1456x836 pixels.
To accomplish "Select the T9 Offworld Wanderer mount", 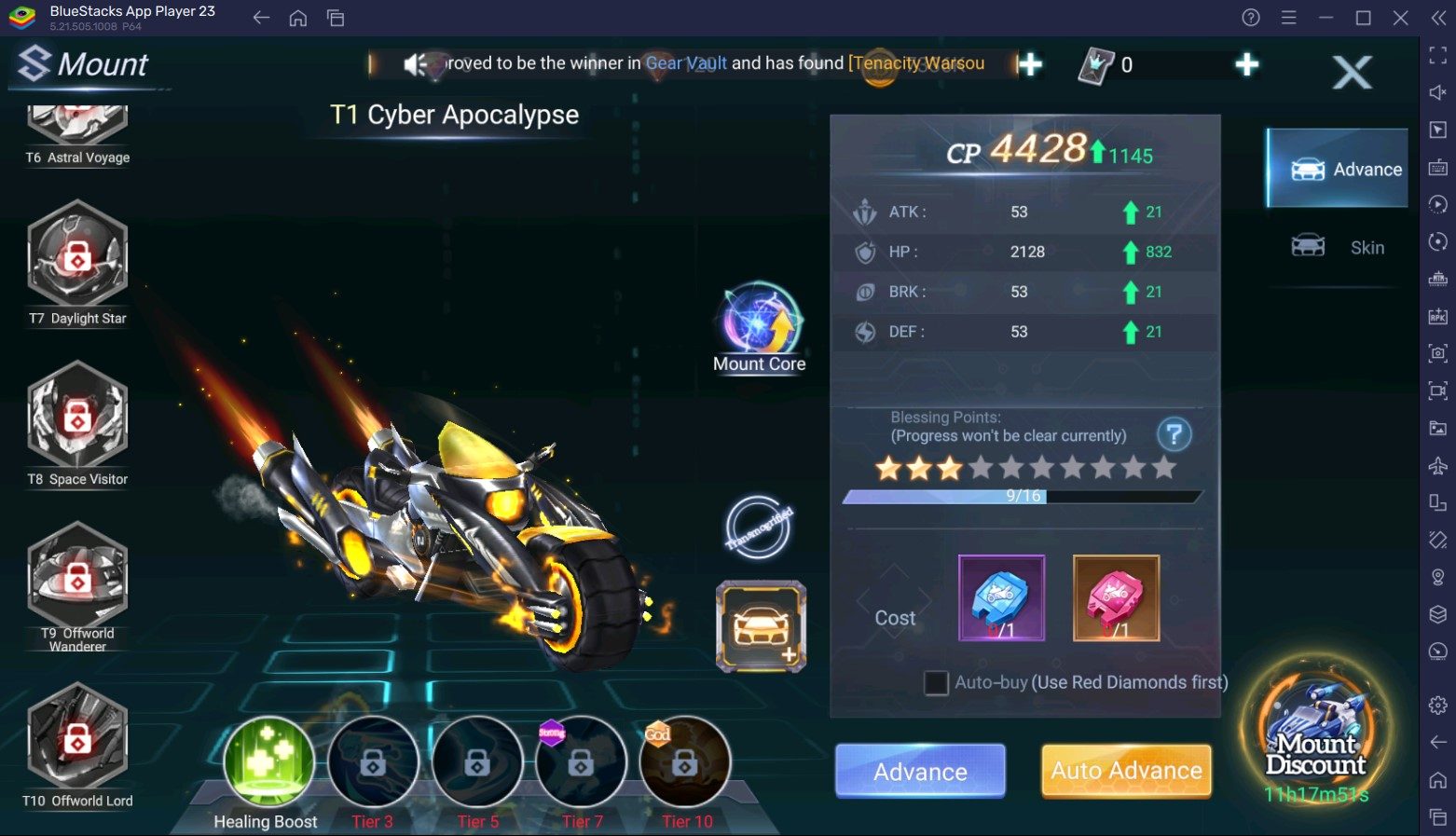I will click(x=77, y=578).
